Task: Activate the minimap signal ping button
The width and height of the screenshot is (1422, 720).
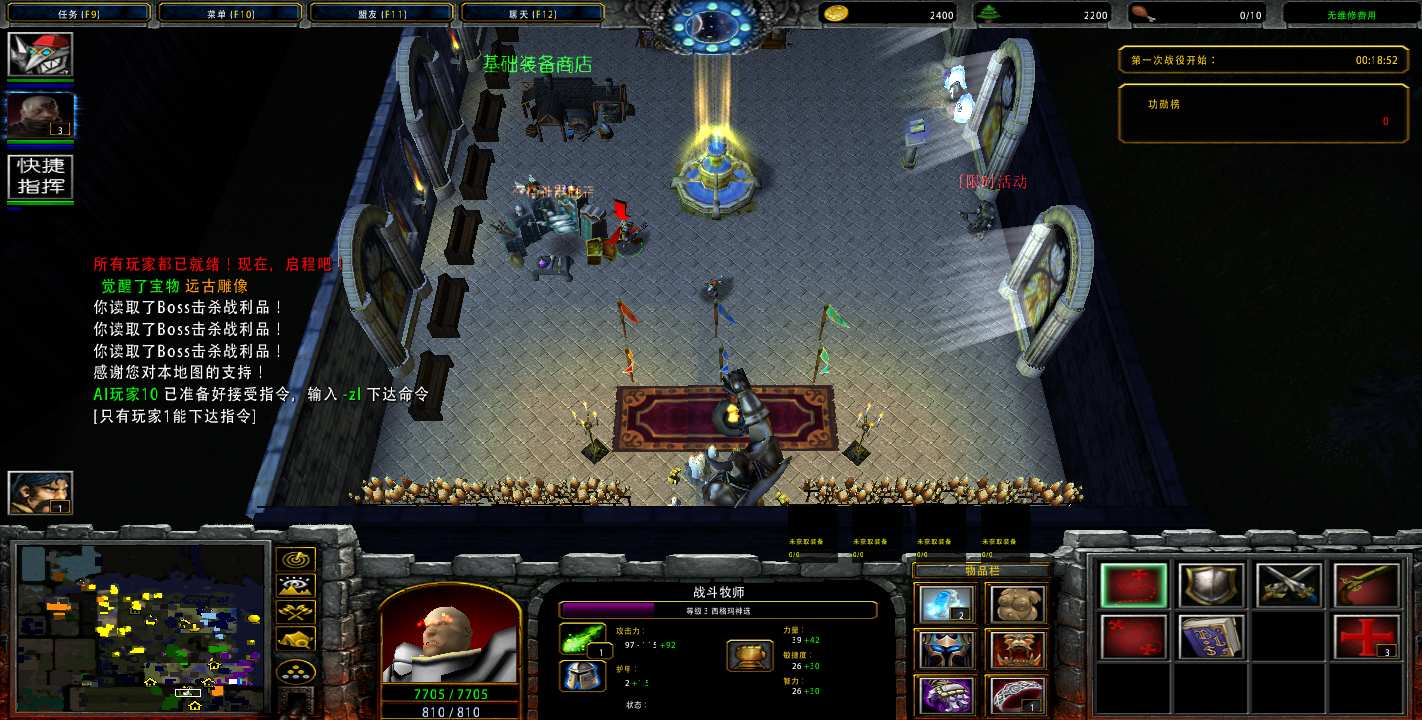Action: coord(298,560)
